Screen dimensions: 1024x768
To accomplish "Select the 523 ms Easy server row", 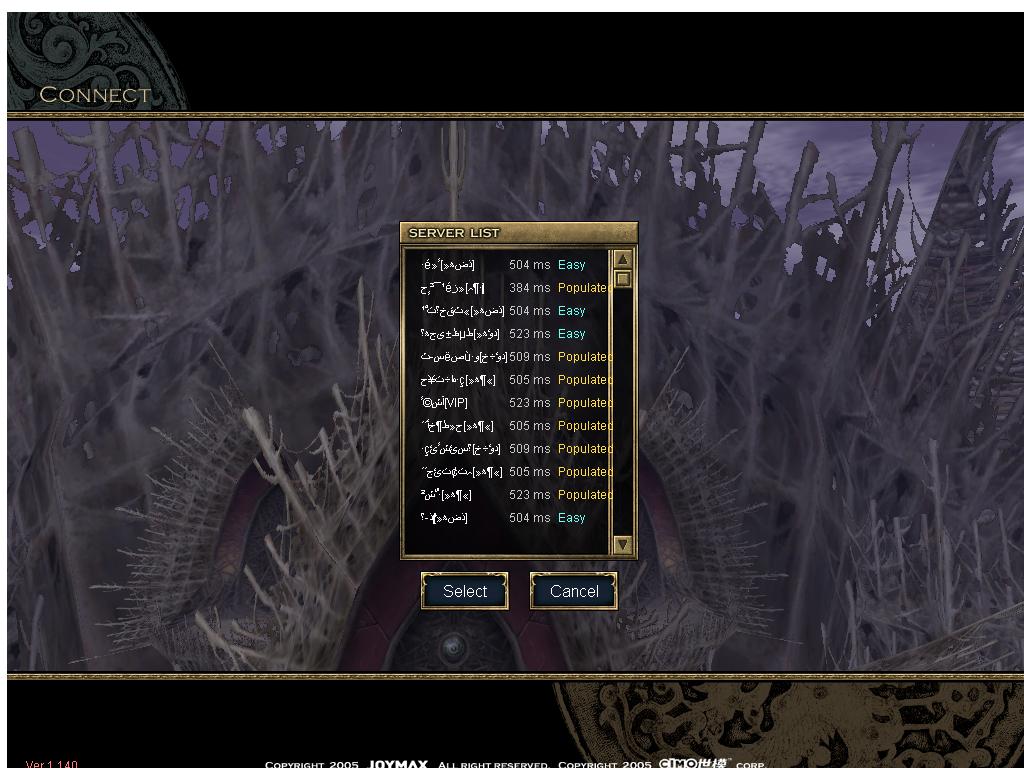I will pyautogui.click(x=510, y=334).
